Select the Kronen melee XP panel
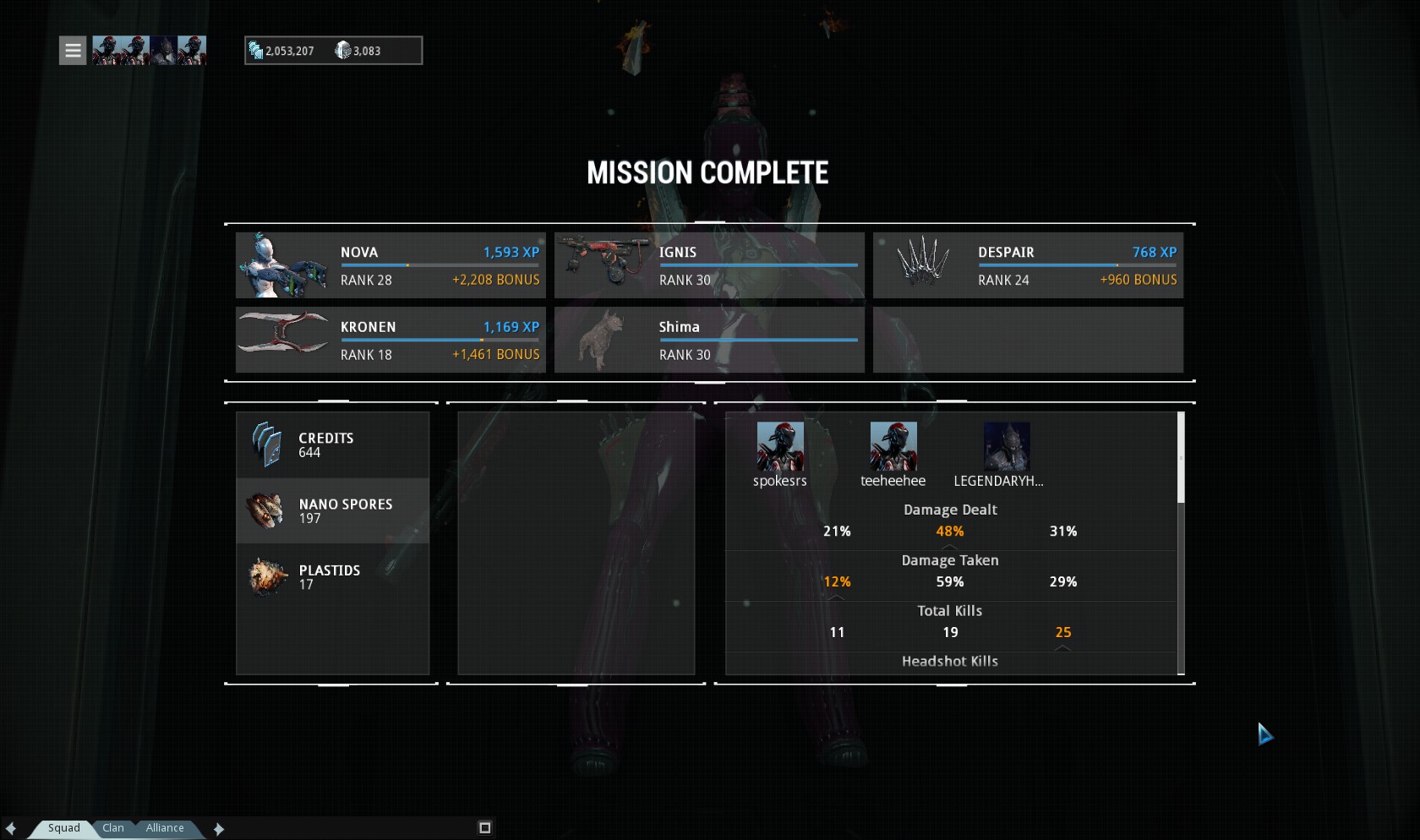 pyautogui.click(x=390, y=340)
